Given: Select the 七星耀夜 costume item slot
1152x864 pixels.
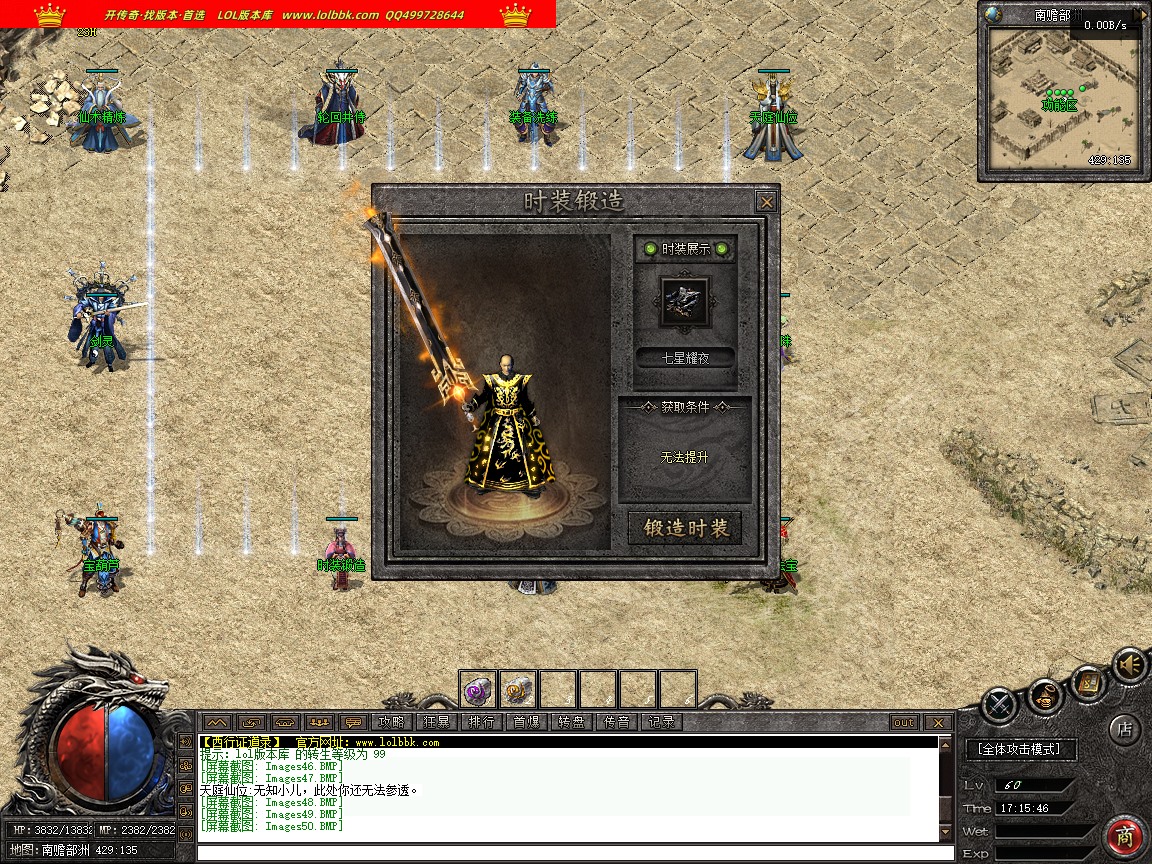Looking at the screenshot, I should [x=686, y=301].
